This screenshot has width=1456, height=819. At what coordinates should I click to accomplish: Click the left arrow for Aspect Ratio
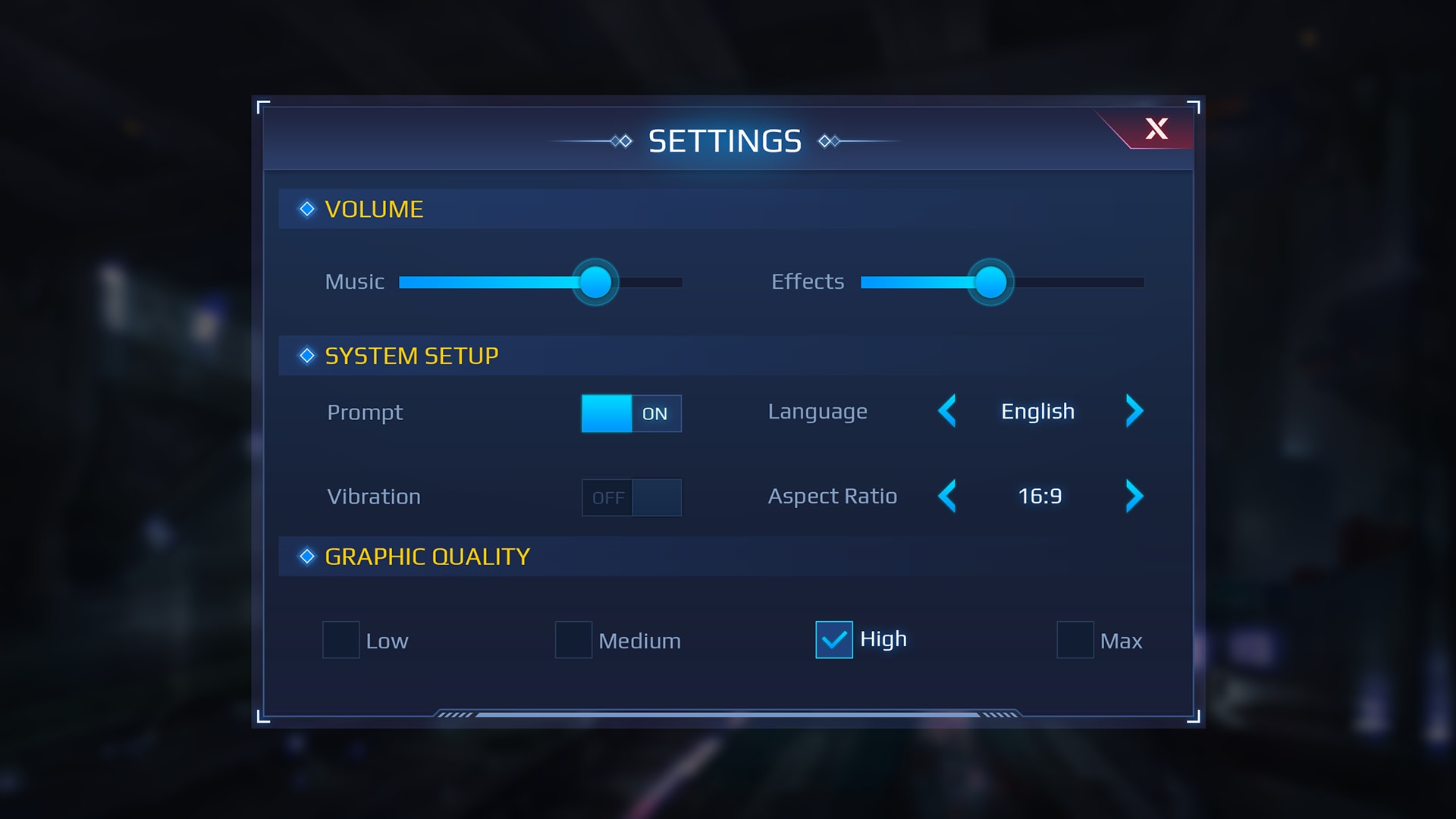click(x=947, y=497)
